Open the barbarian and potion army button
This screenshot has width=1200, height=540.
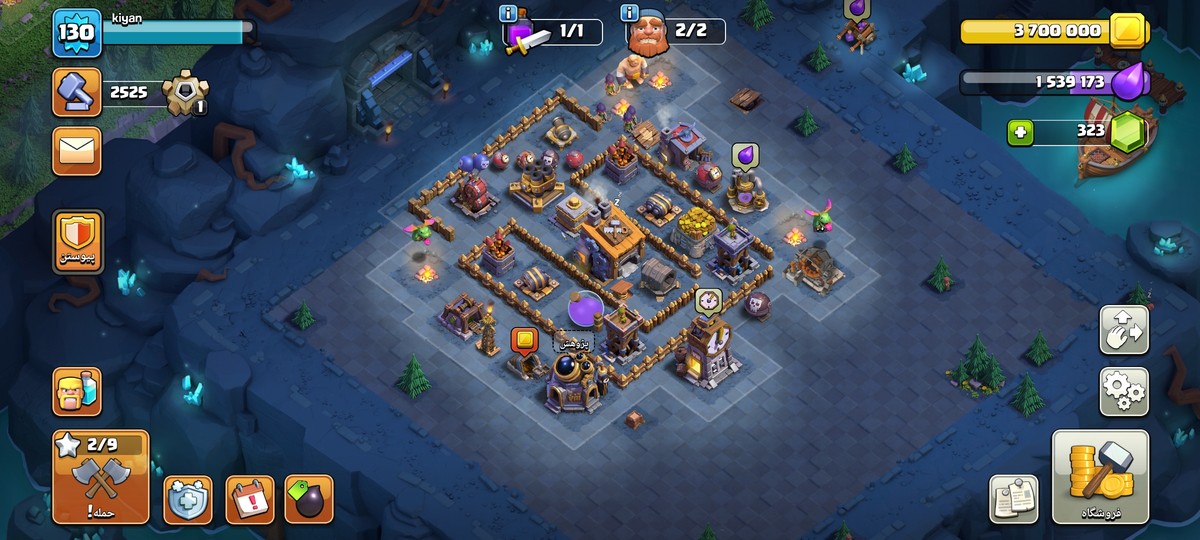(77, 391)
